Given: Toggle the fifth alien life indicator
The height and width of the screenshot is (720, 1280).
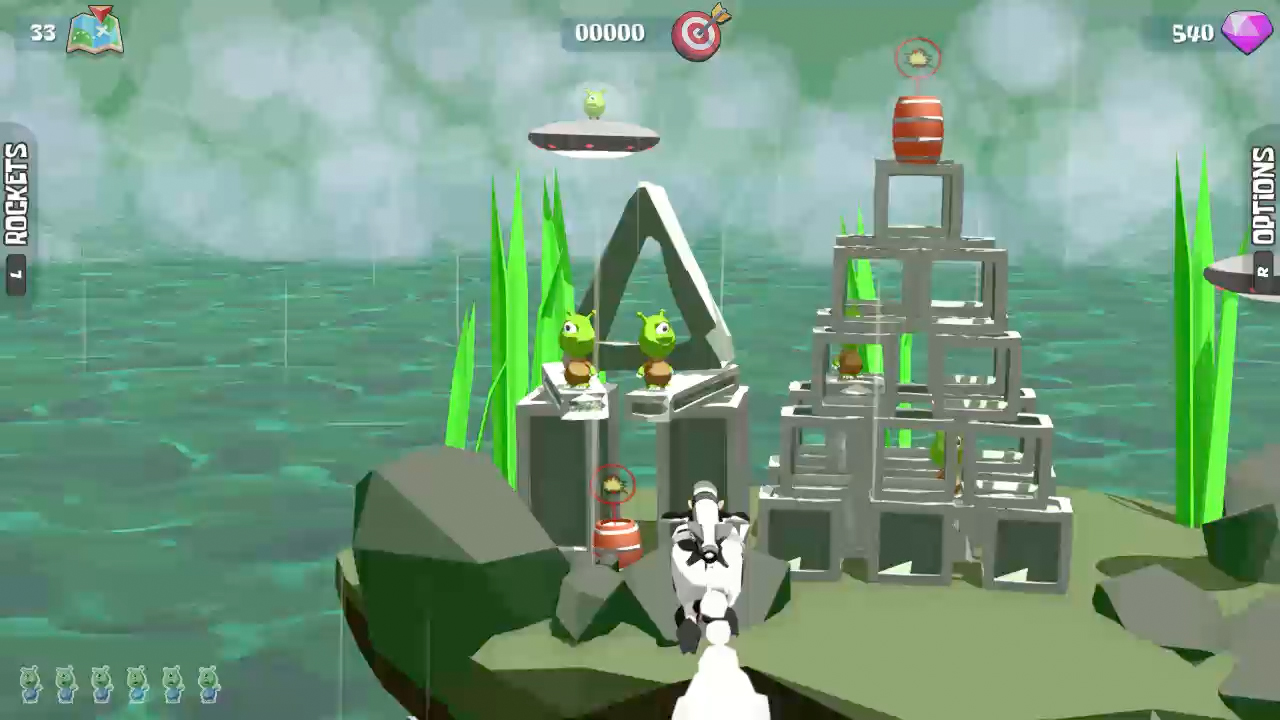Looking at the screenshot, I should [x=171, y=686].
